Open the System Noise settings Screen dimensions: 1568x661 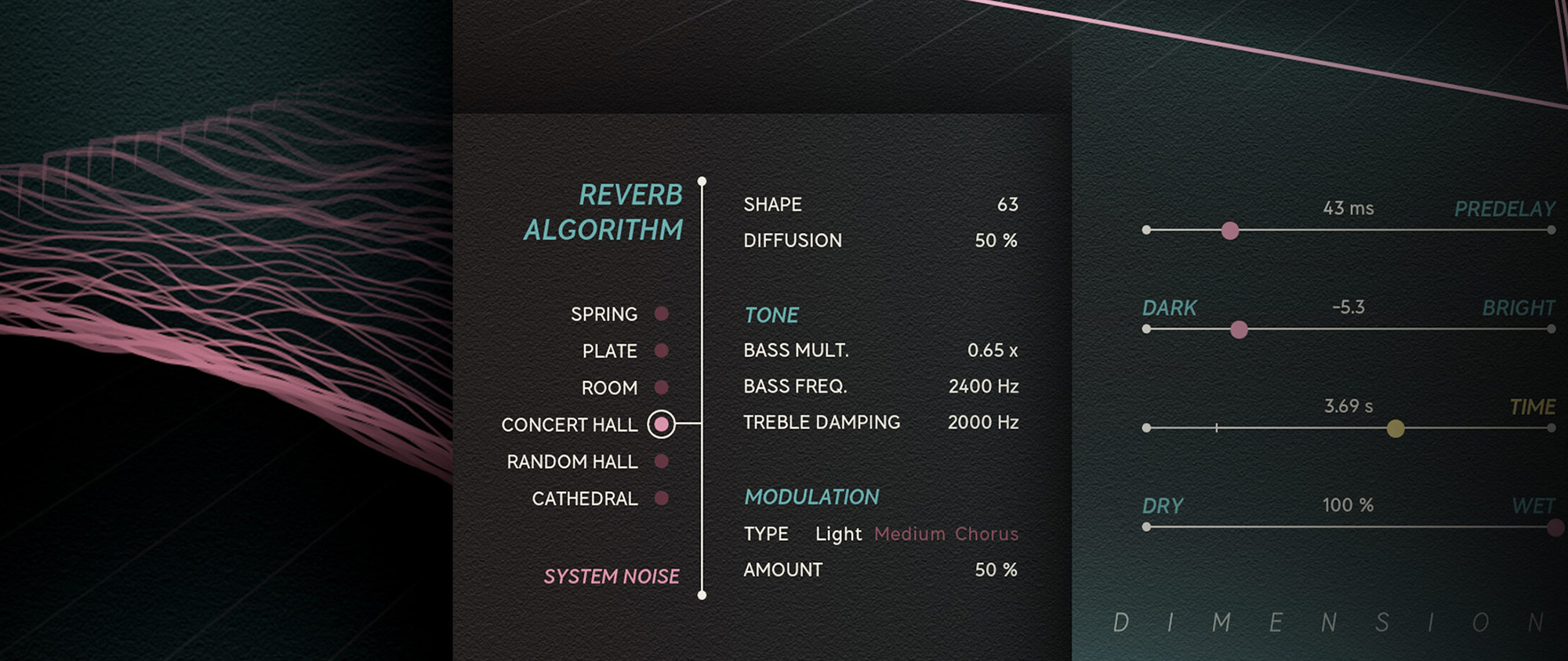tap(612, 576)
